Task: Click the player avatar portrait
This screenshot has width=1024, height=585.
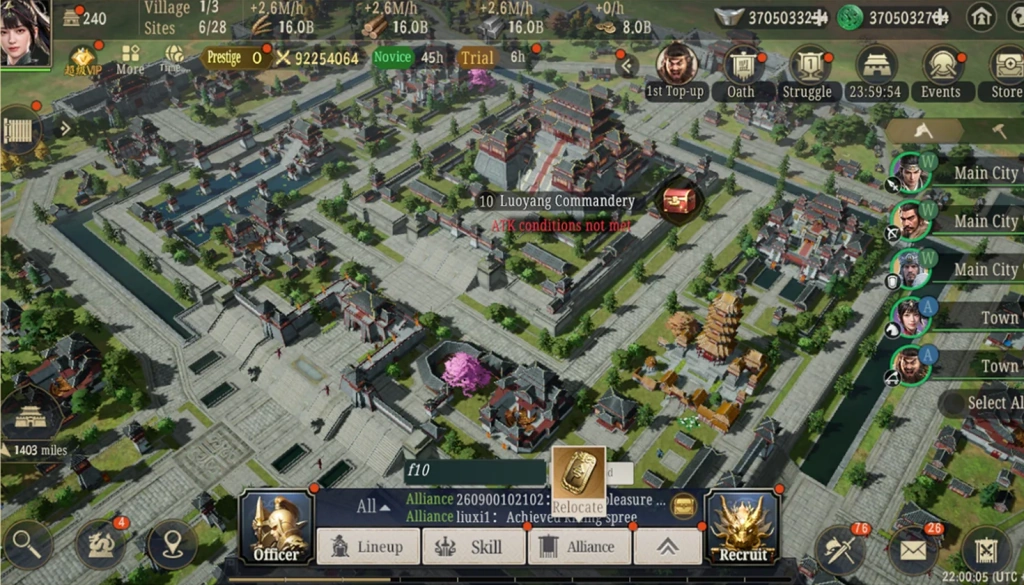Action: point(26,33)
